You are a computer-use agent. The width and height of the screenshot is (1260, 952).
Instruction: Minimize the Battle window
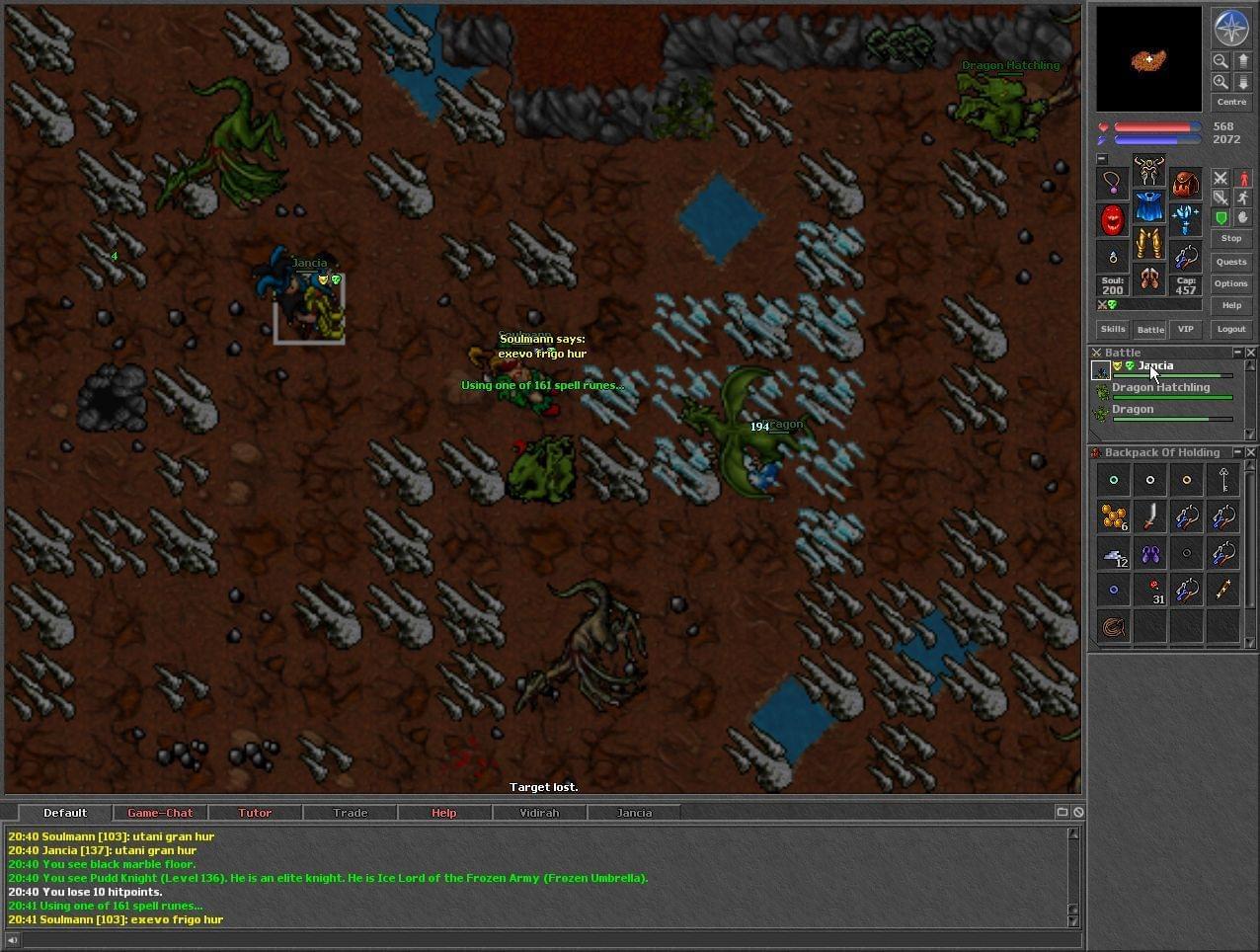(1237, 353)
